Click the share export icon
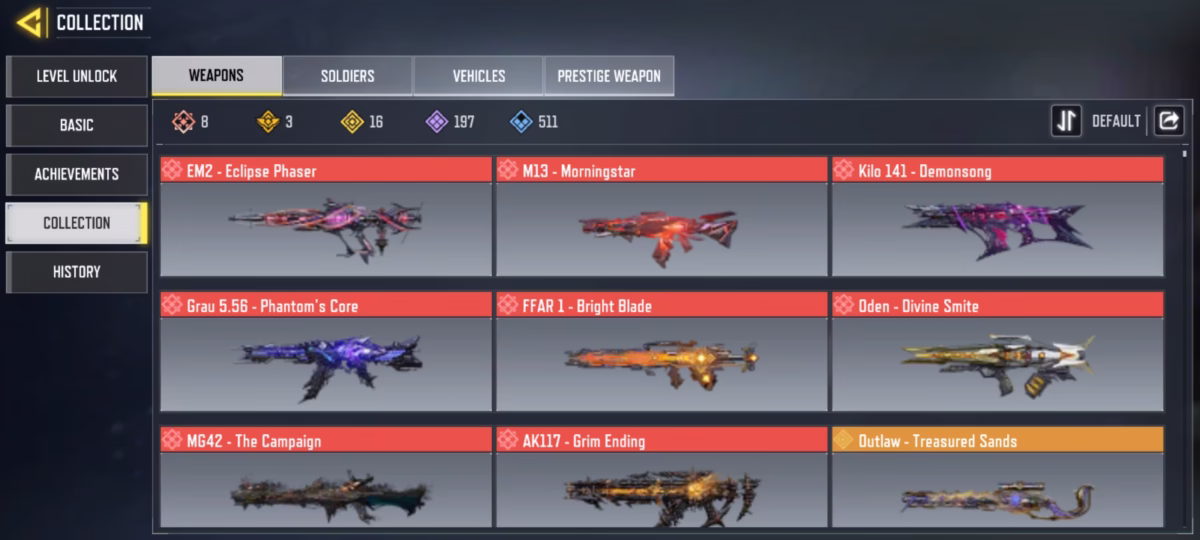Viewport: 1200px width, 540px height. coord(1168,121)
